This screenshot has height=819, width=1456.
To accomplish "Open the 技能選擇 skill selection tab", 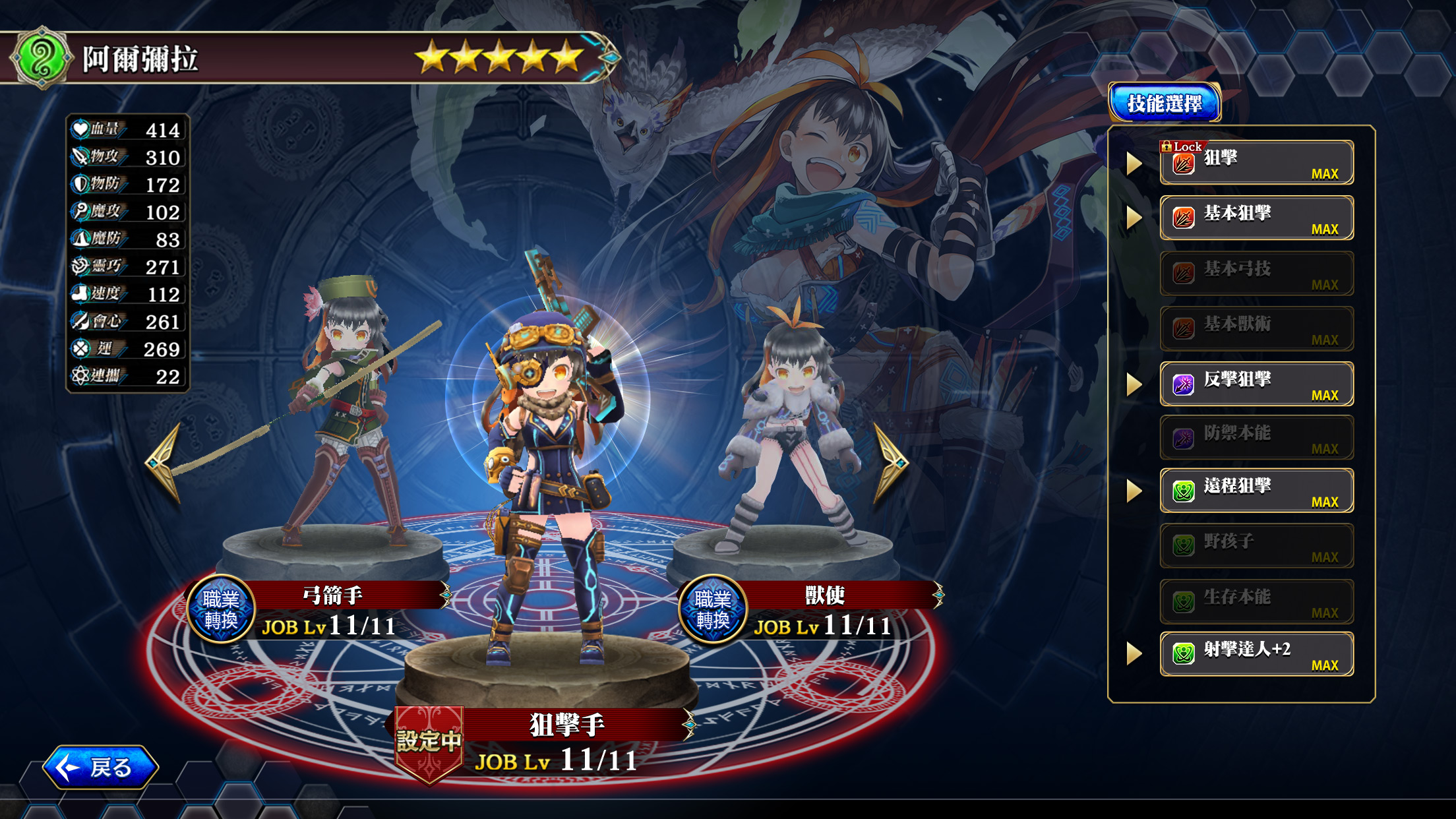I will (x=1165, y=103).
